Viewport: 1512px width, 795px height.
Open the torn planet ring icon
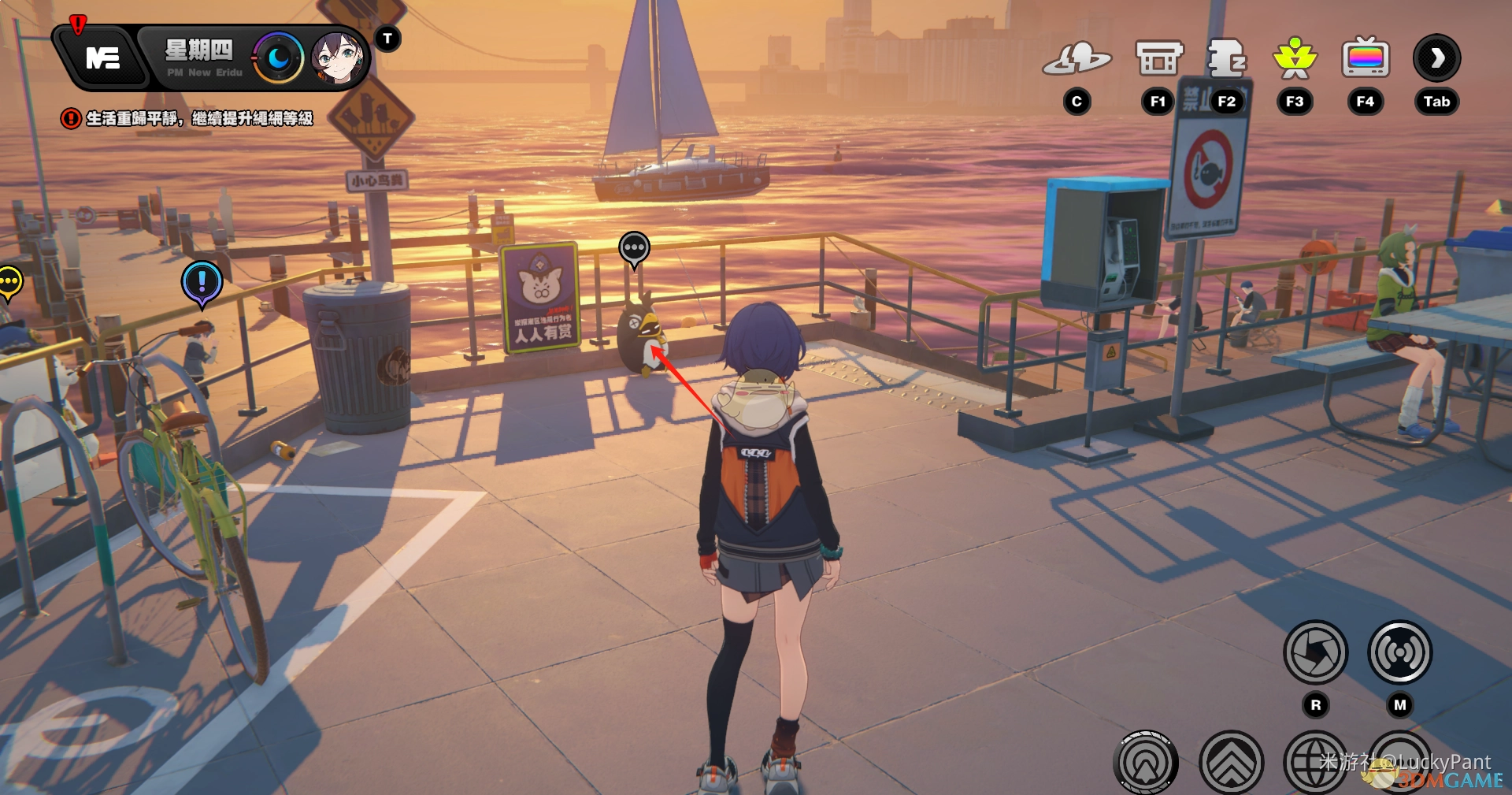[1077, 58]
